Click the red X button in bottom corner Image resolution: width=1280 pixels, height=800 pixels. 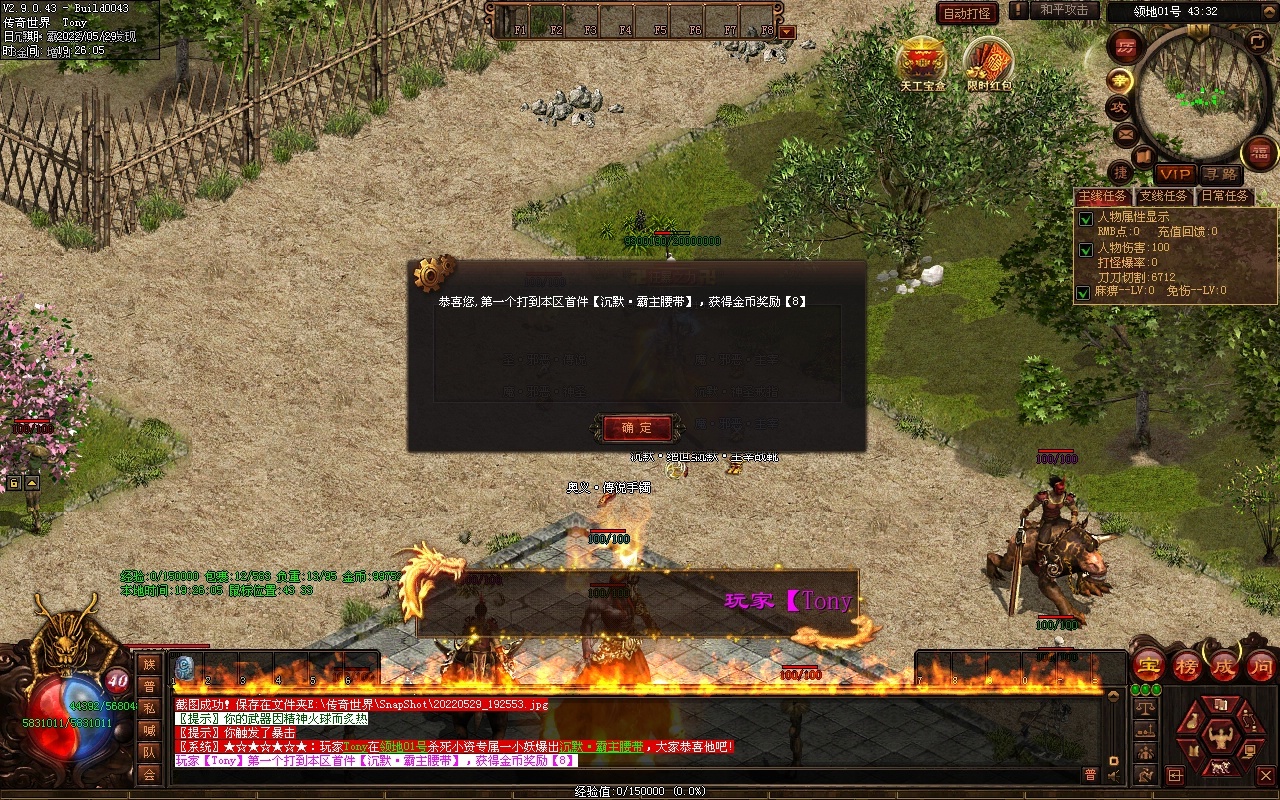click(1266, 775)
